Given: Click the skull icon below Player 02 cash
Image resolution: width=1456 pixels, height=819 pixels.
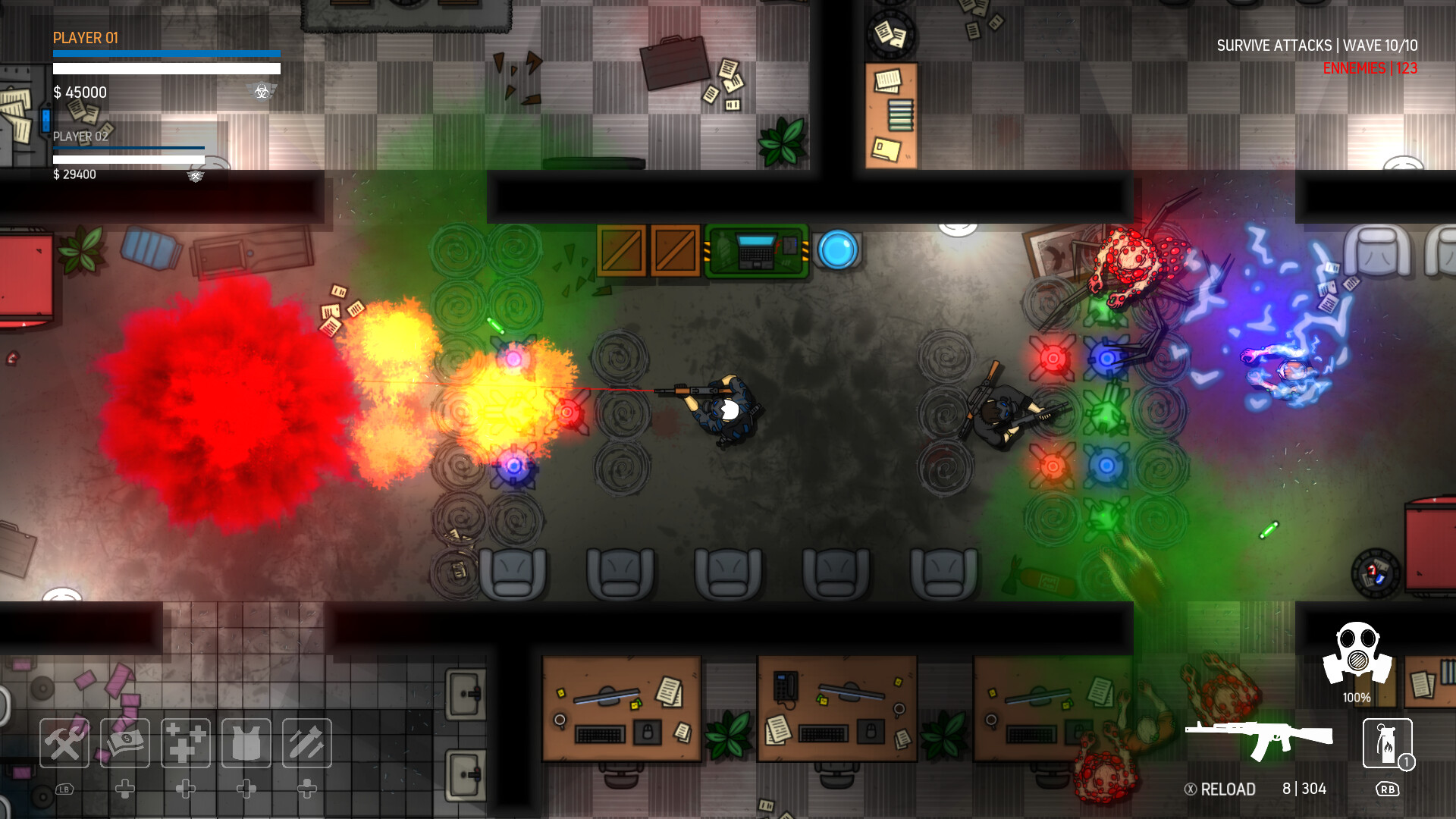Looking at the screenshot, I should (x=195, y=176).
